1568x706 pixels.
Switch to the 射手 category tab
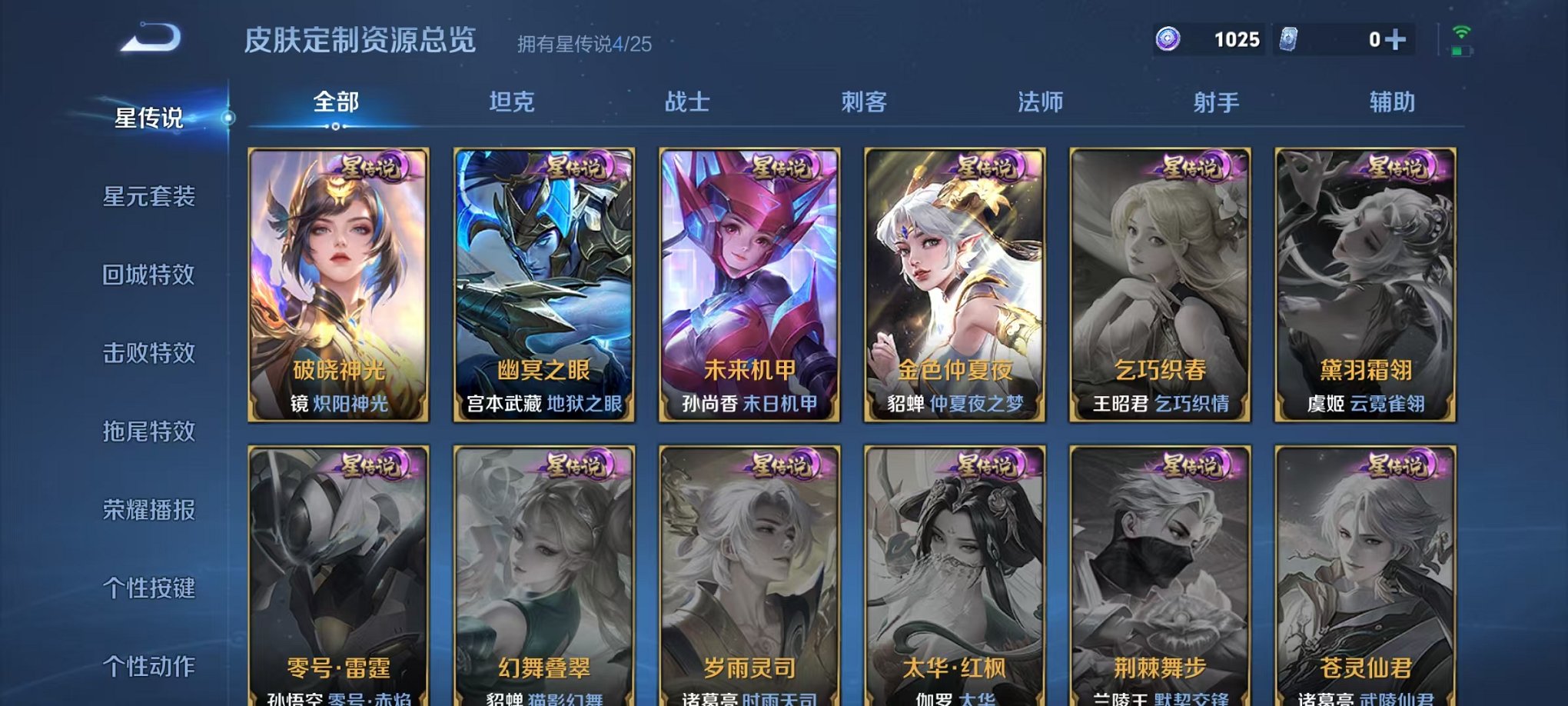point(1218,100)
